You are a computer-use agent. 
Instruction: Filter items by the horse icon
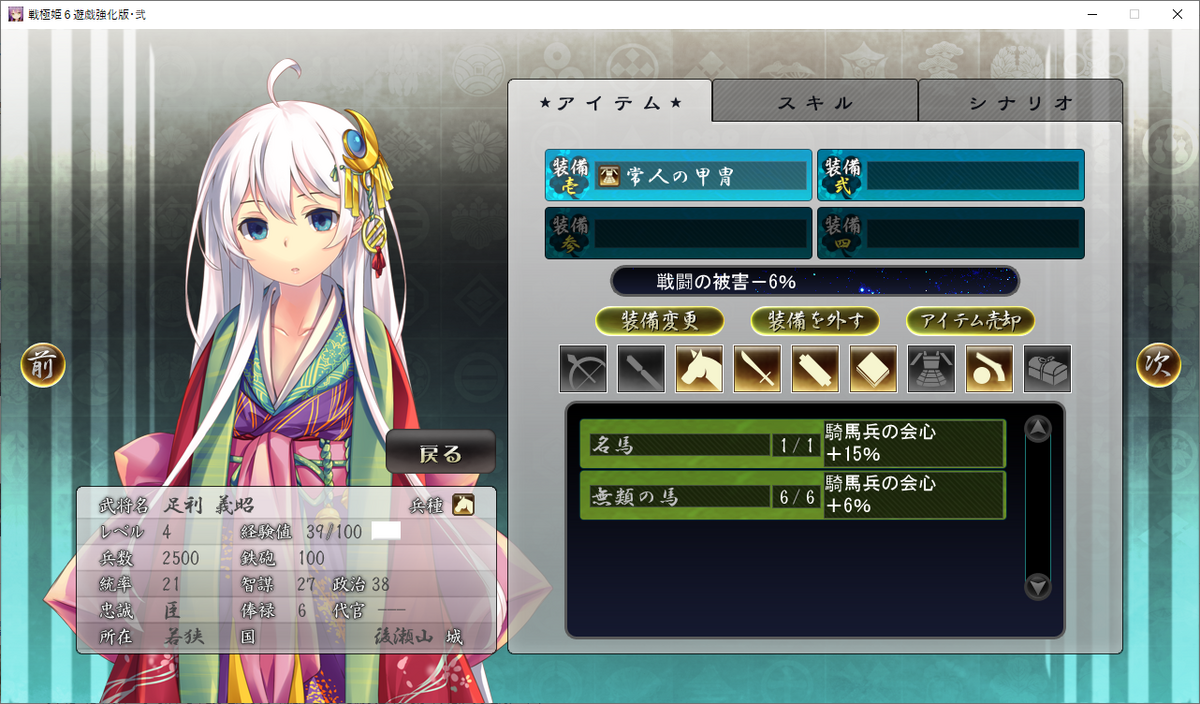699,369
